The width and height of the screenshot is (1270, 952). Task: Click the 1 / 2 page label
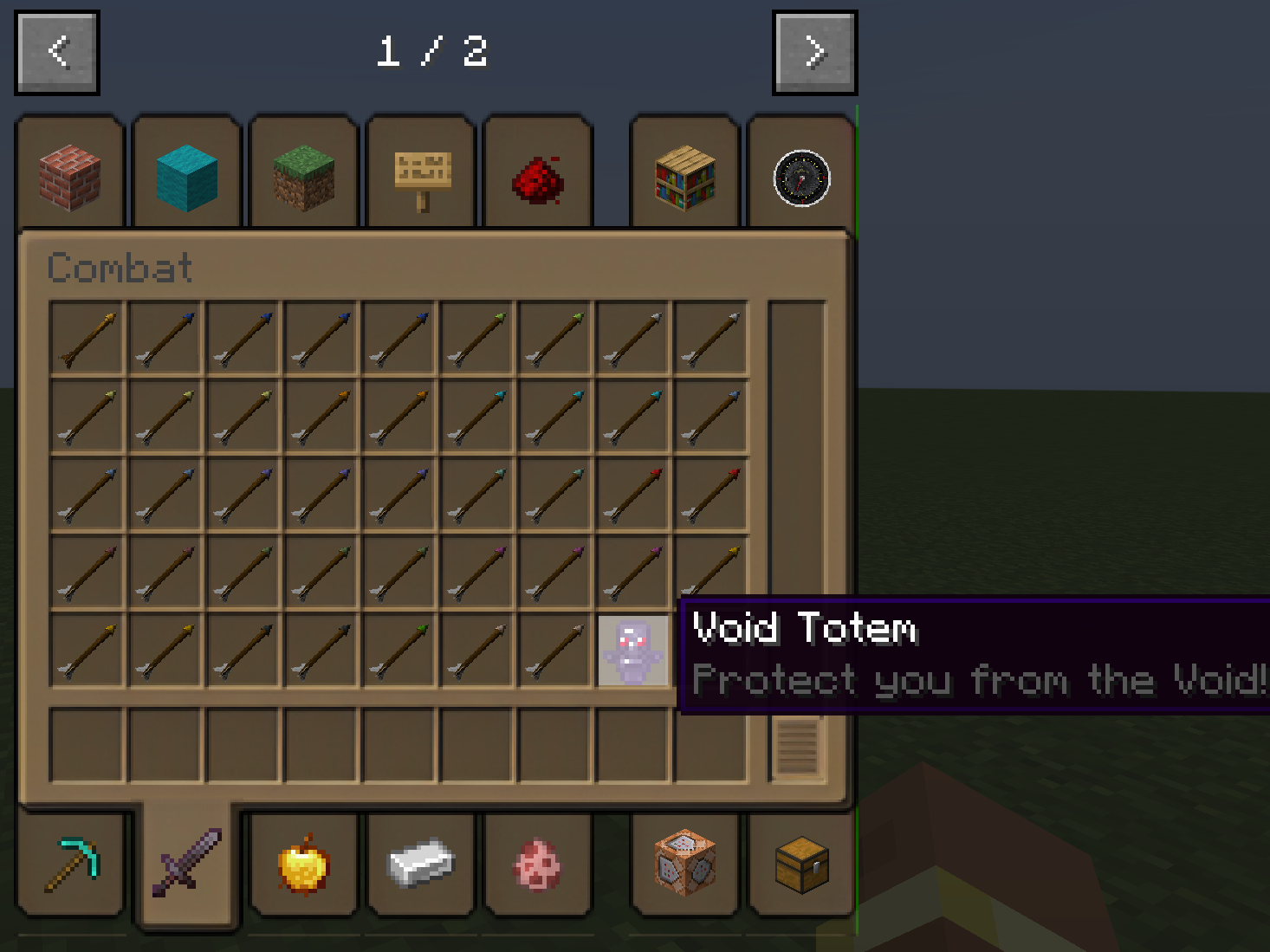tap(432, 50)
